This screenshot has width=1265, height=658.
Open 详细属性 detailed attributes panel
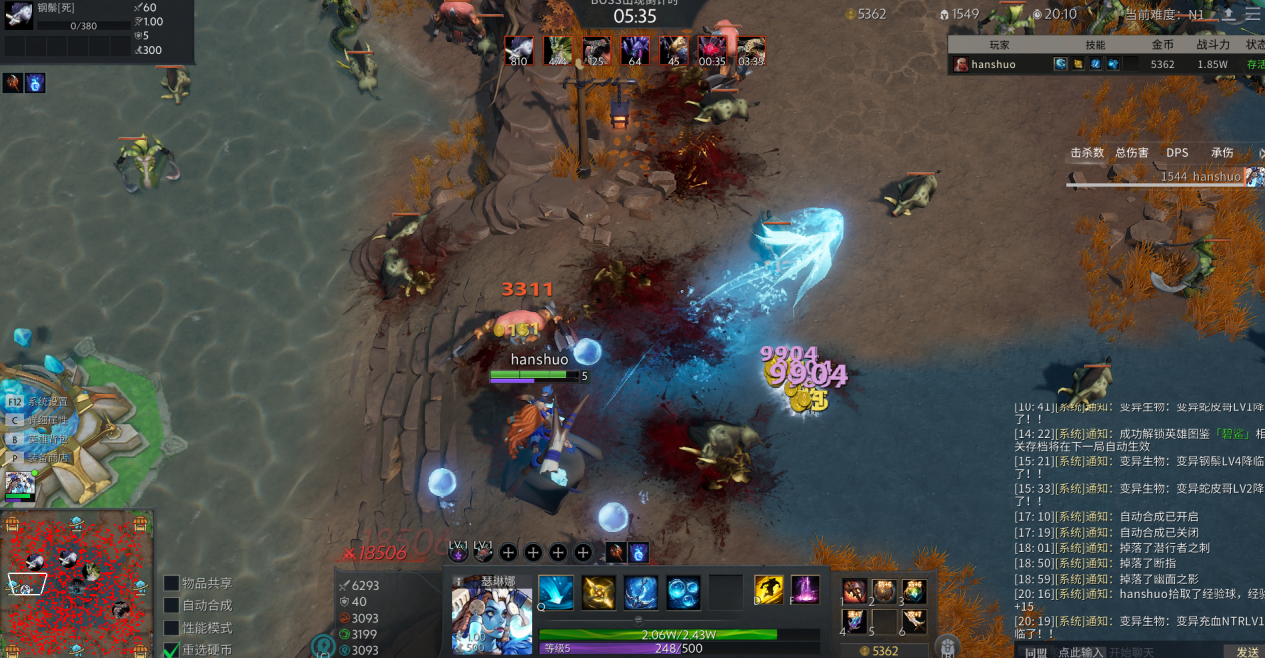40,421
